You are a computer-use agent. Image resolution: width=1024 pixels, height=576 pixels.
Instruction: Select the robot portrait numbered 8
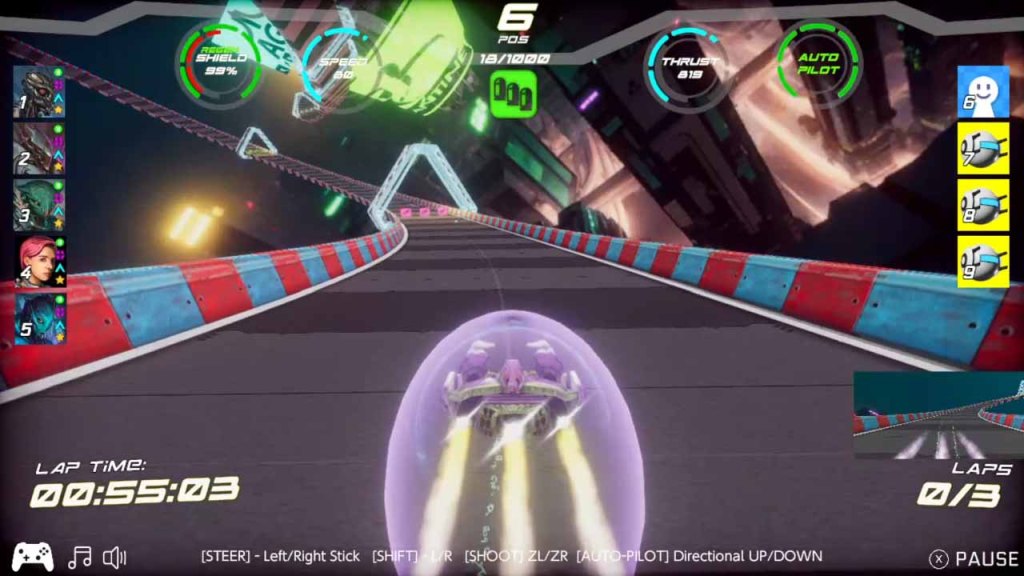pos(982,205)
